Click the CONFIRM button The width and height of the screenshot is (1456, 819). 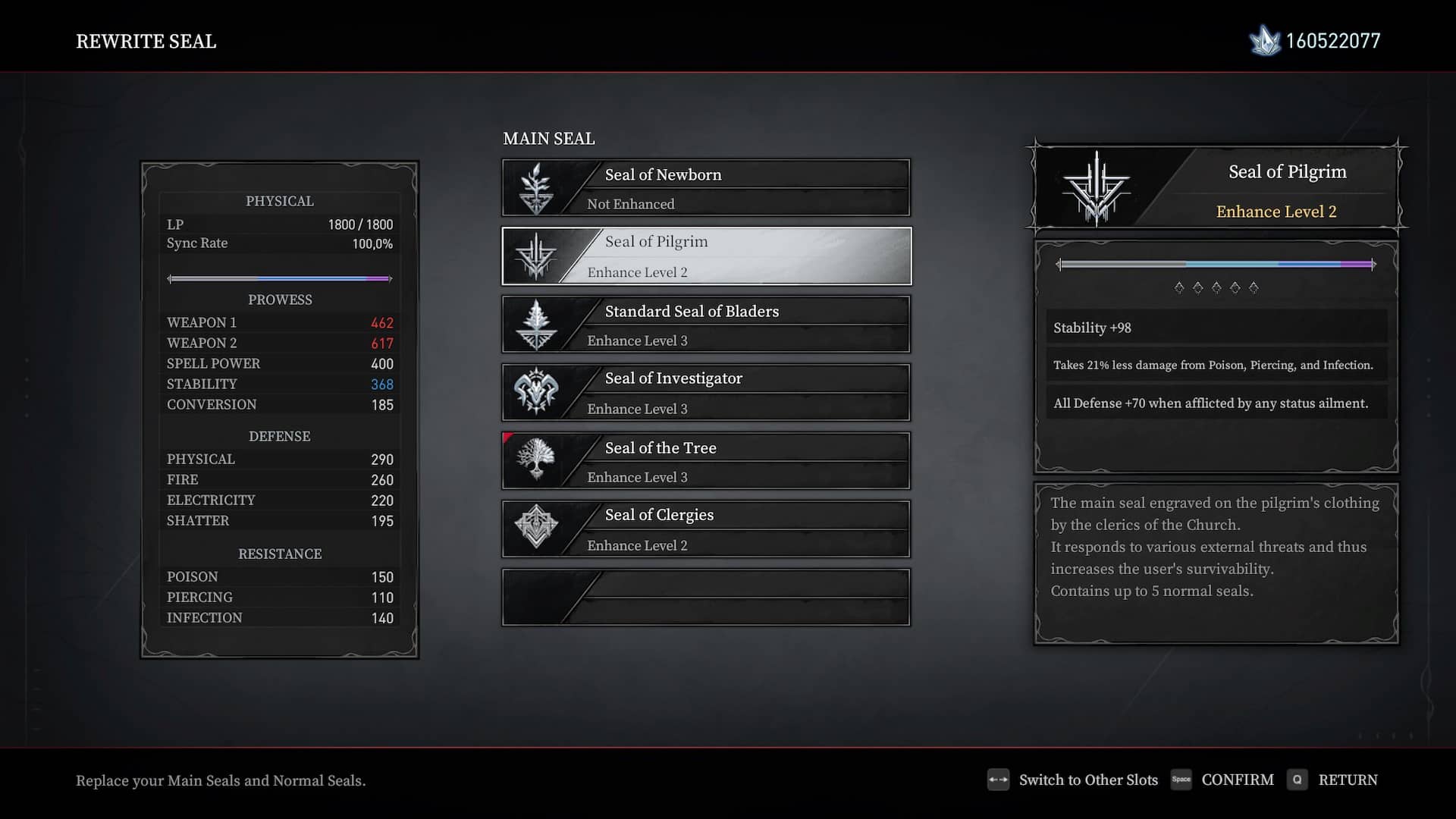click(x=1236, y=780)
